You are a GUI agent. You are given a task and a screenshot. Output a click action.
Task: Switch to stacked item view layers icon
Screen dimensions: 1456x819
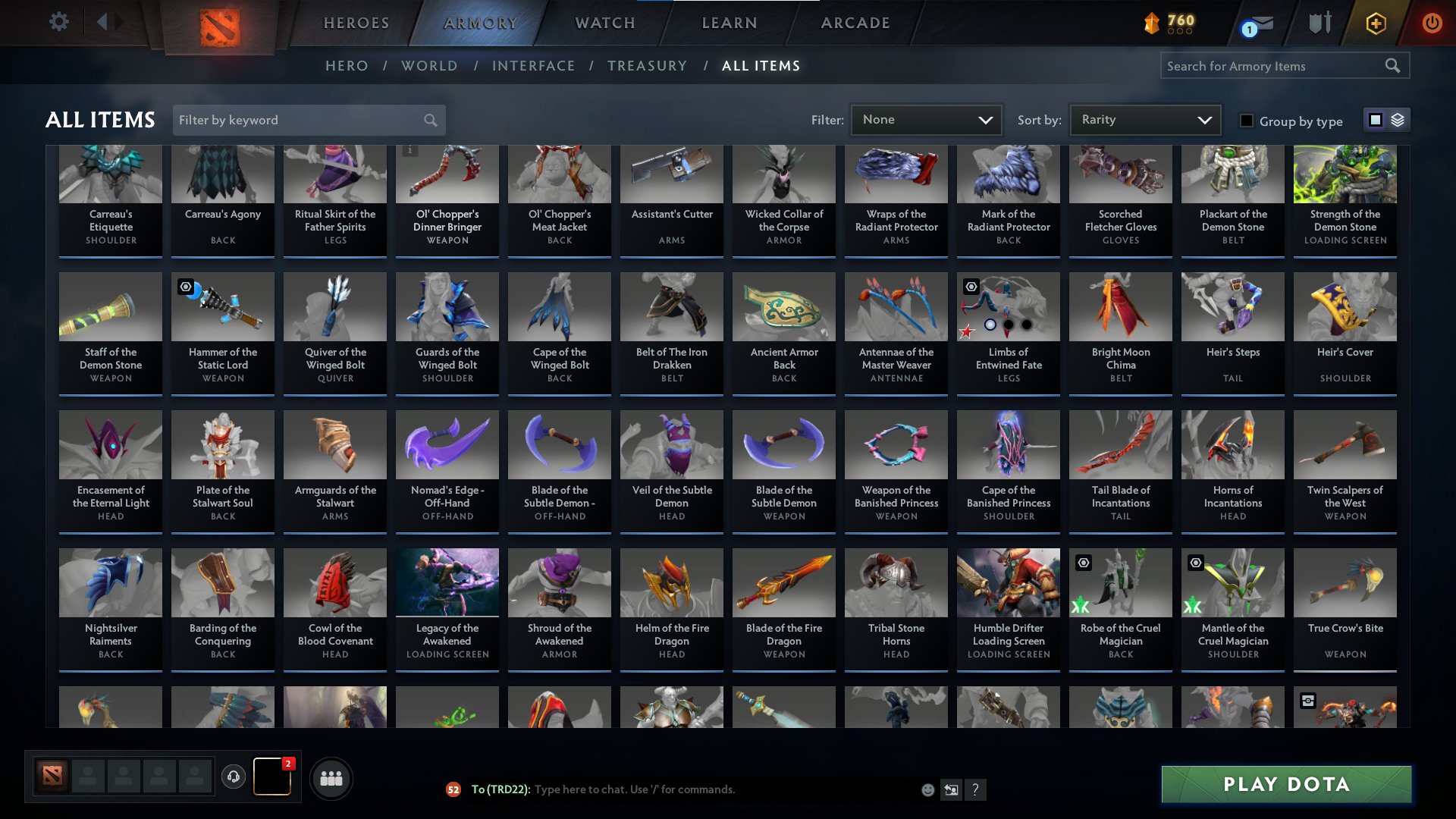(x=1396, y=120)
